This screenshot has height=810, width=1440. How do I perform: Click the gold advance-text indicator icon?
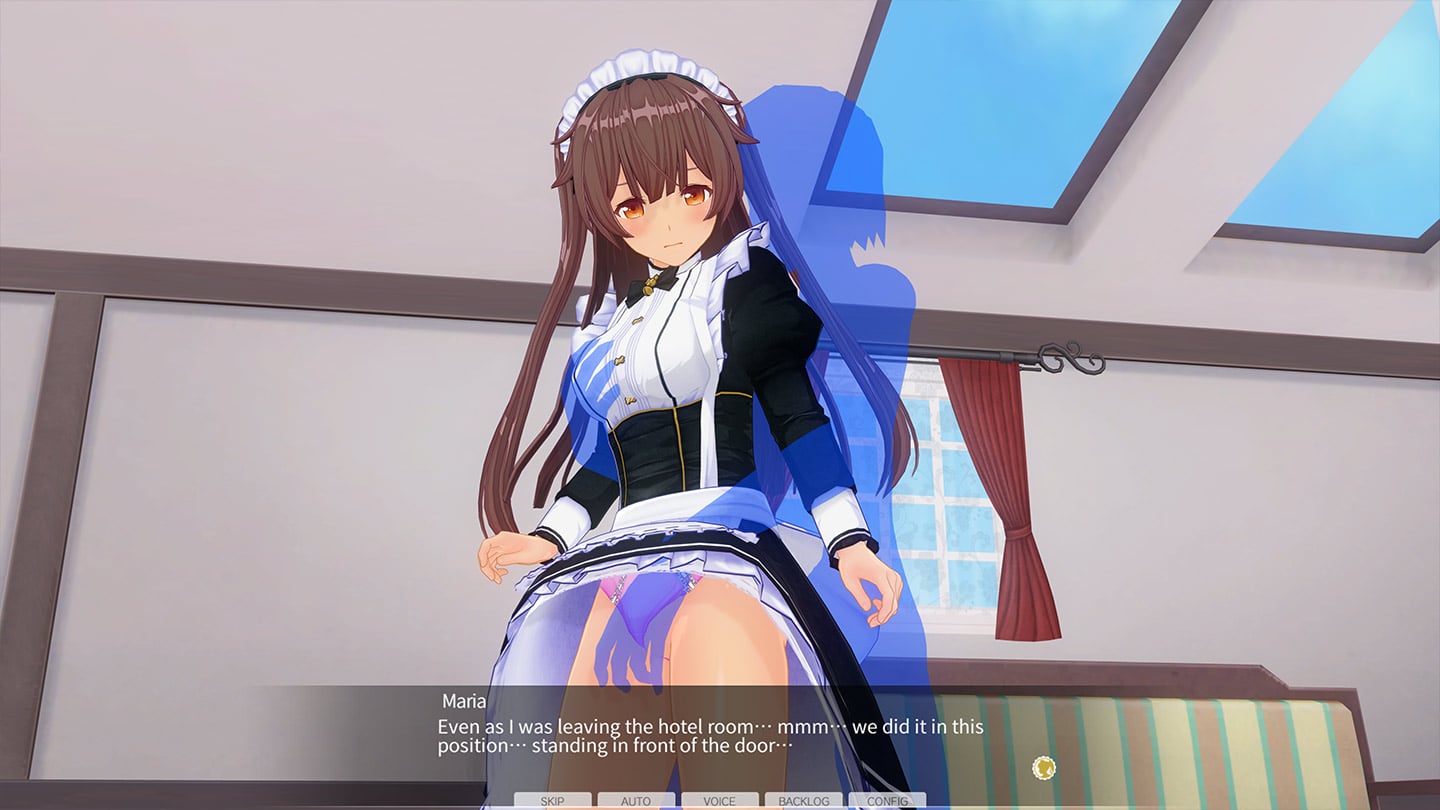1044,768
